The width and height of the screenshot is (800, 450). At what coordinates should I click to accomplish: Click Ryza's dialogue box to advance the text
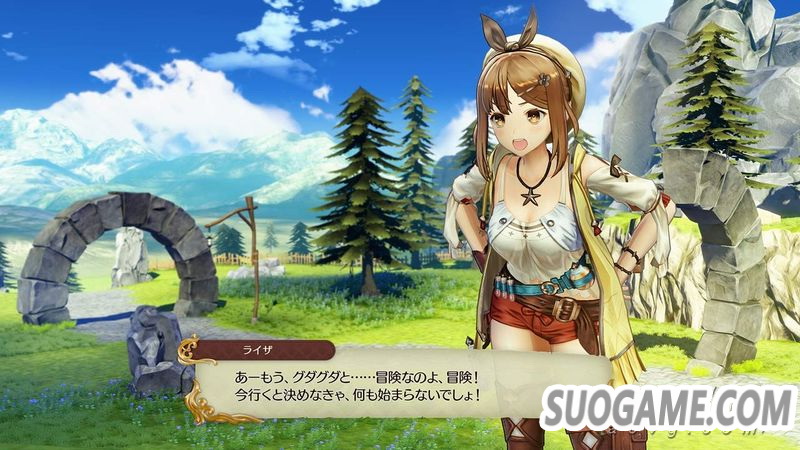tap(400, 387)
